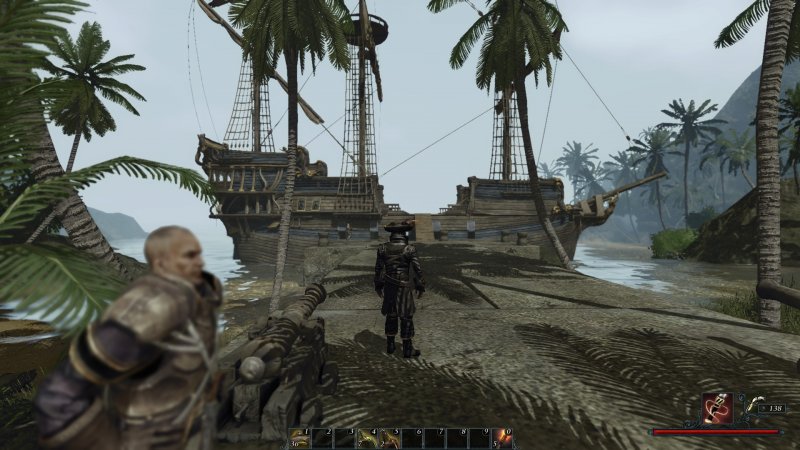The image size is (800, 450).
Task: Use the item in hotbar slot 4
Action: pyautogui.click(x=368, y=438)
